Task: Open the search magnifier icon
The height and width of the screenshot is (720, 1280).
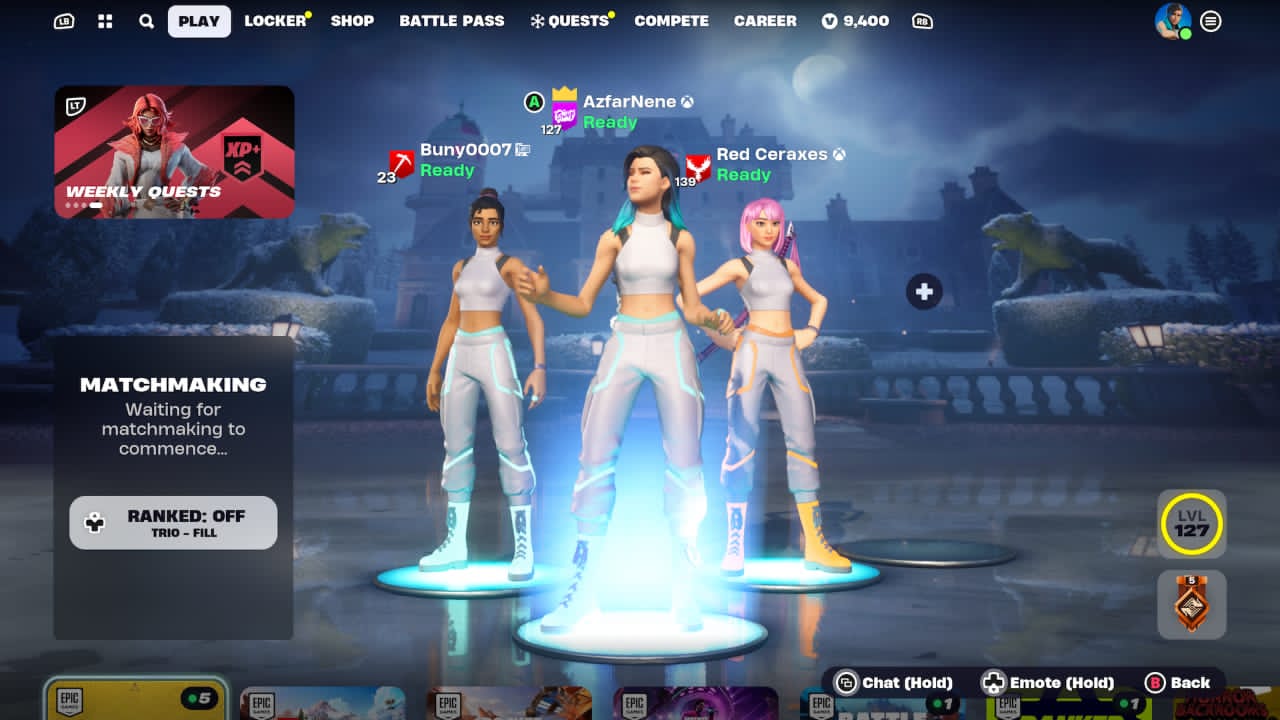Action: coord(146,21)
